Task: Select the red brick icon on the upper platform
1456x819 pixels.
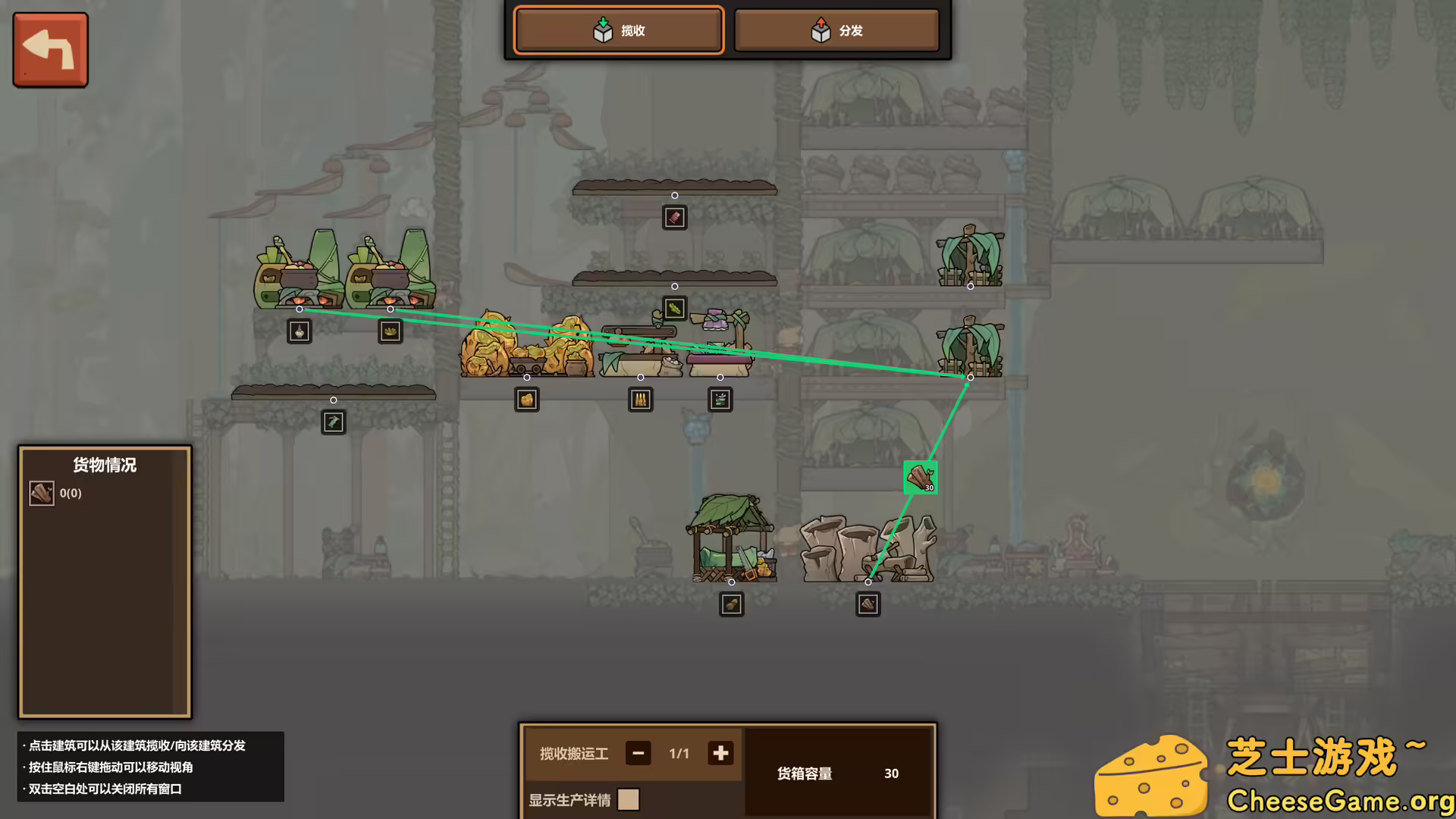Action: (674, 218)
